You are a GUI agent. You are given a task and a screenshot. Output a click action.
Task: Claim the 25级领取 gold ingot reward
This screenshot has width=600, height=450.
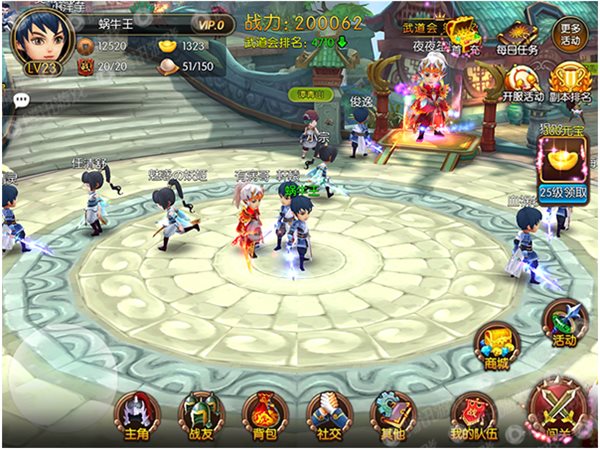point(562,169)
